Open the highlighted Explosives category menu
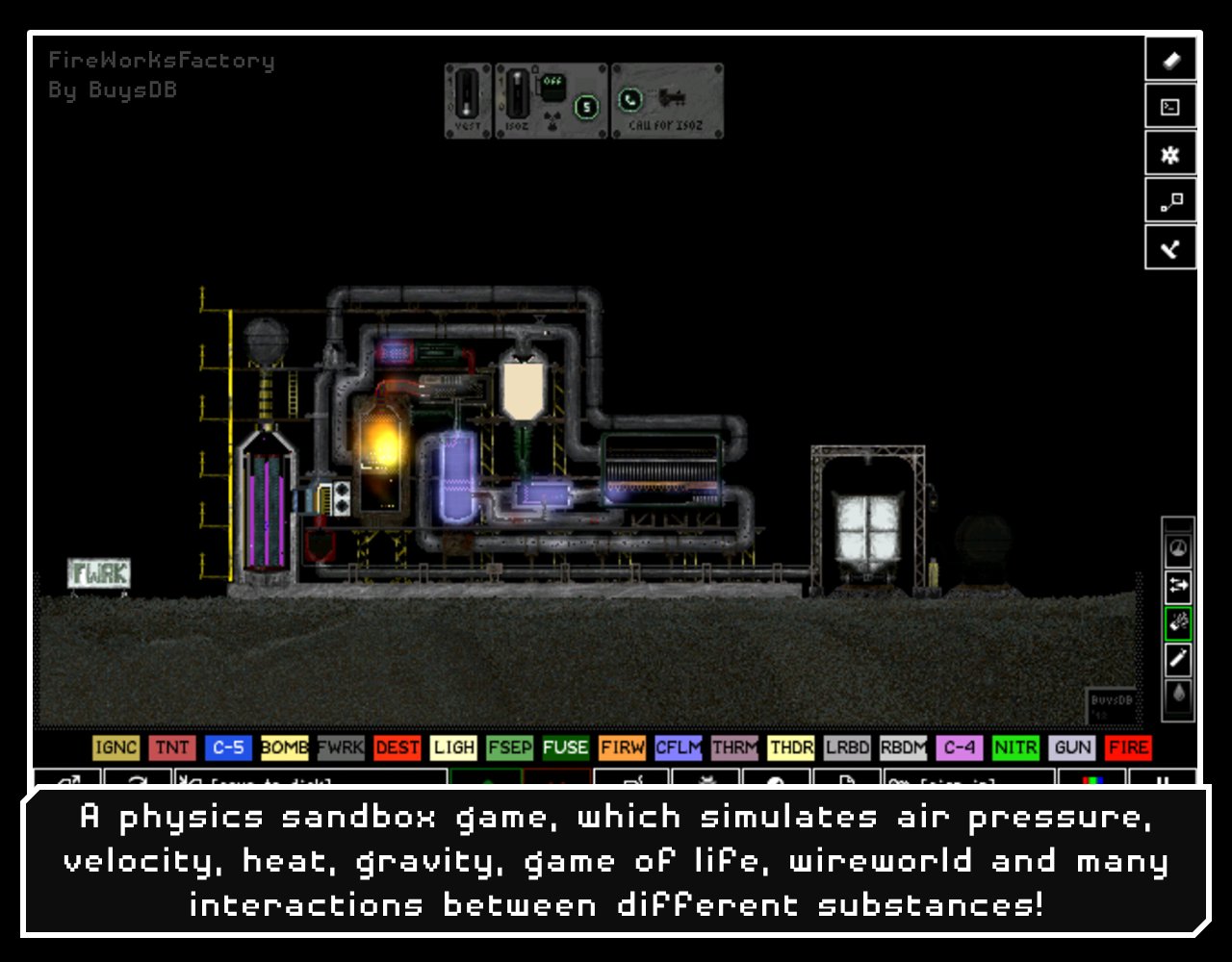1232x962 pixels. (1176, 622)
